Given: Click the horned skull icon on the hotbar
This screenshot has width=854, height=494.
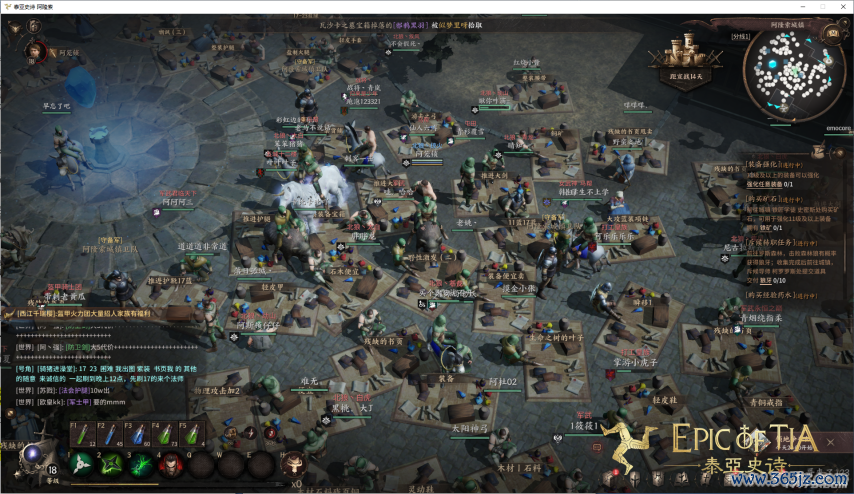Looking at the screenshot, I should [294, 463].
